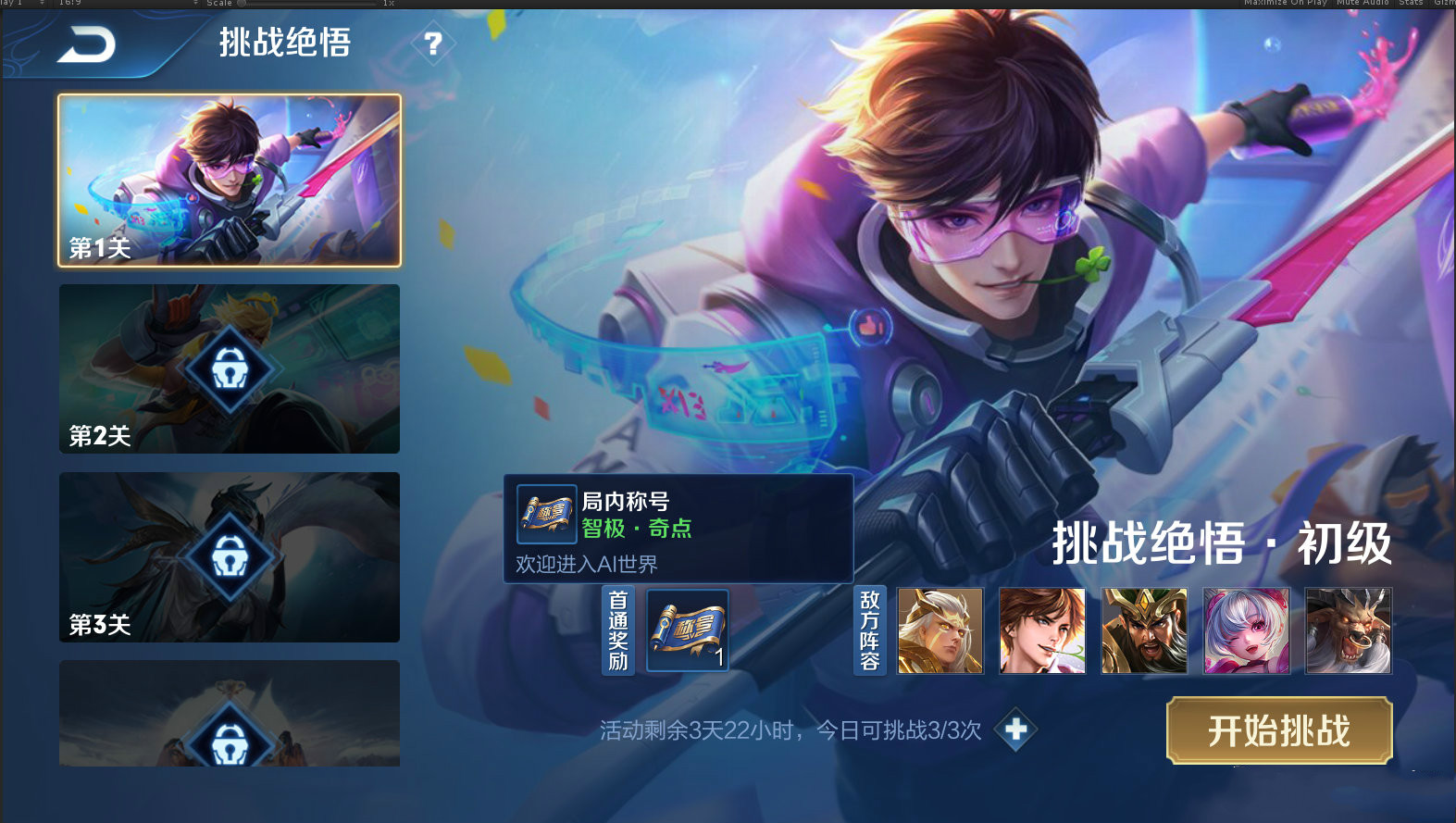1456x823 pixels.
Task: Click the 称号 scroll icon under 首通奖励
Action: [685, 630]
